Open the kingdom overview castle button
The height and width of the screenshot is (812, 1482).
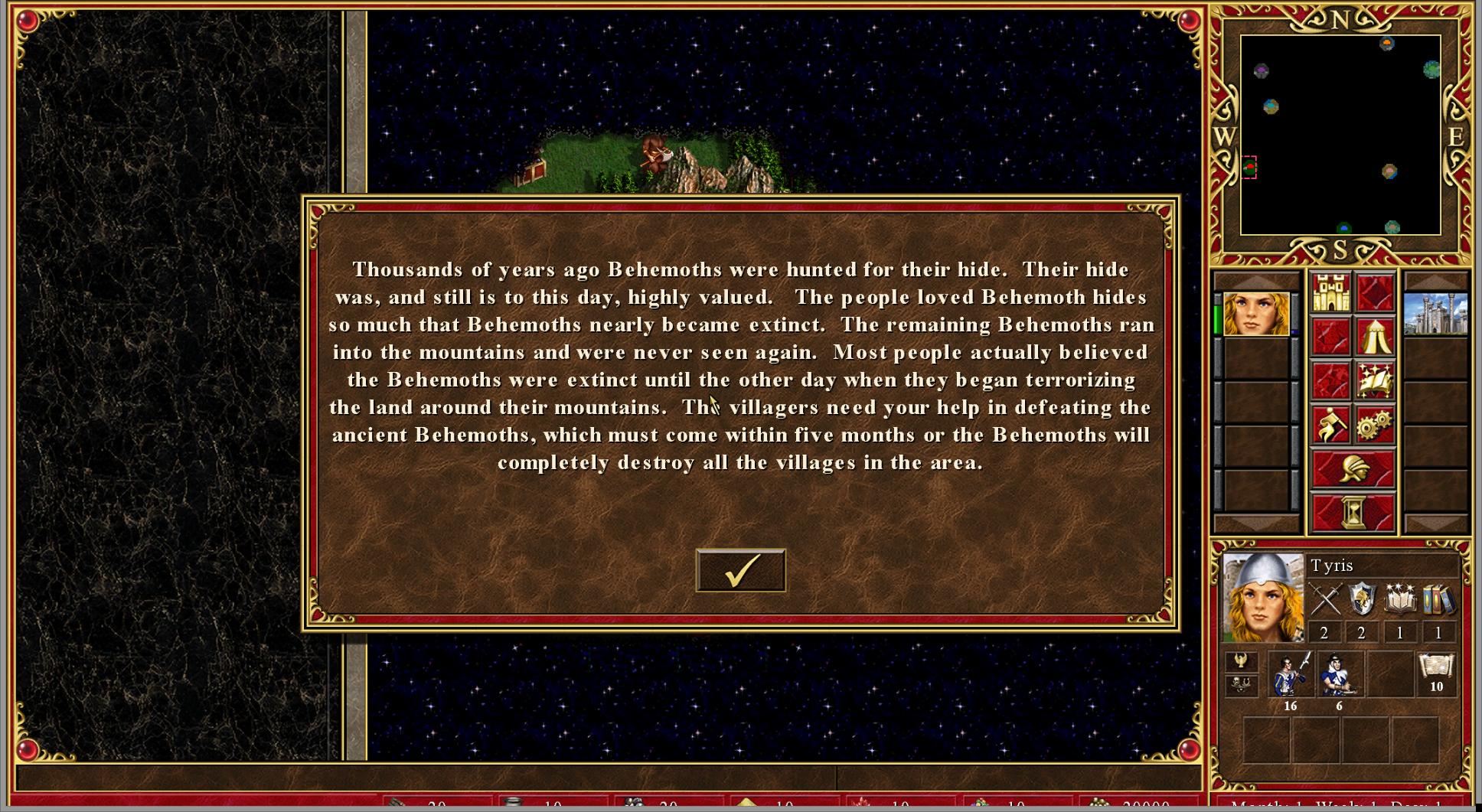1330,293
